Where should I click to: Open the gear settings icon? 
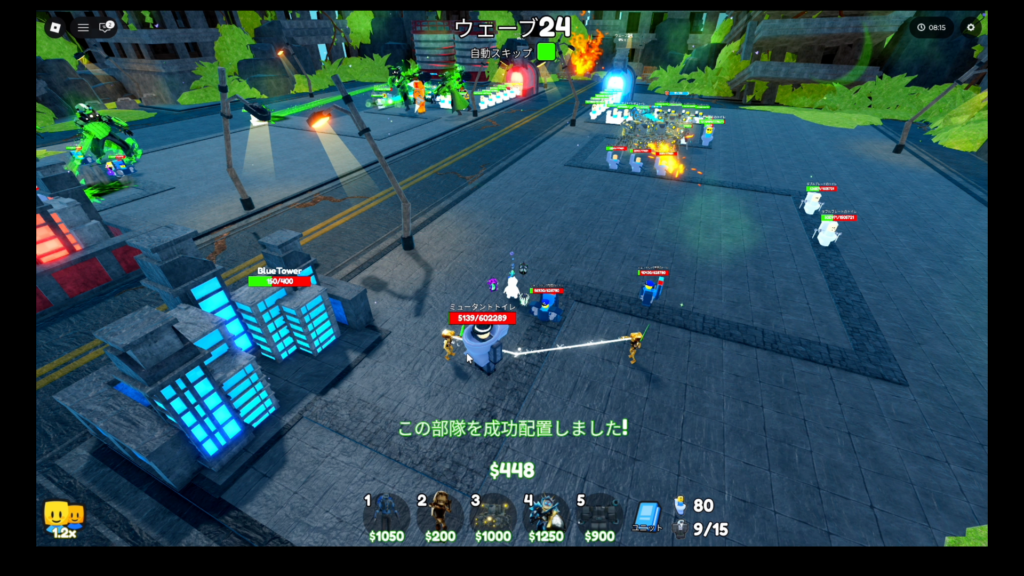tap(969, 27)
